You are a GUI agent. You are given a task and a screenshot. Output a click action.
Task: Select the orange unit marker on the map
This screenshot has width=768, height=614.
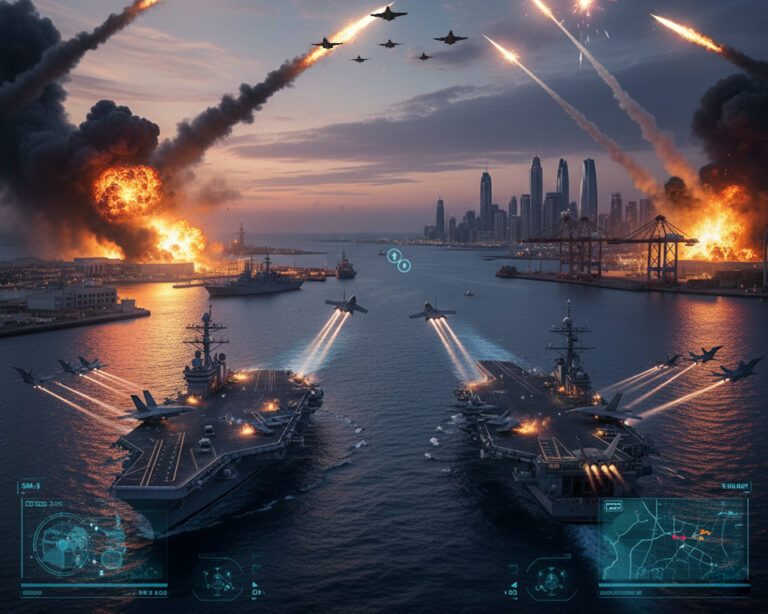[x=702, y=531]
